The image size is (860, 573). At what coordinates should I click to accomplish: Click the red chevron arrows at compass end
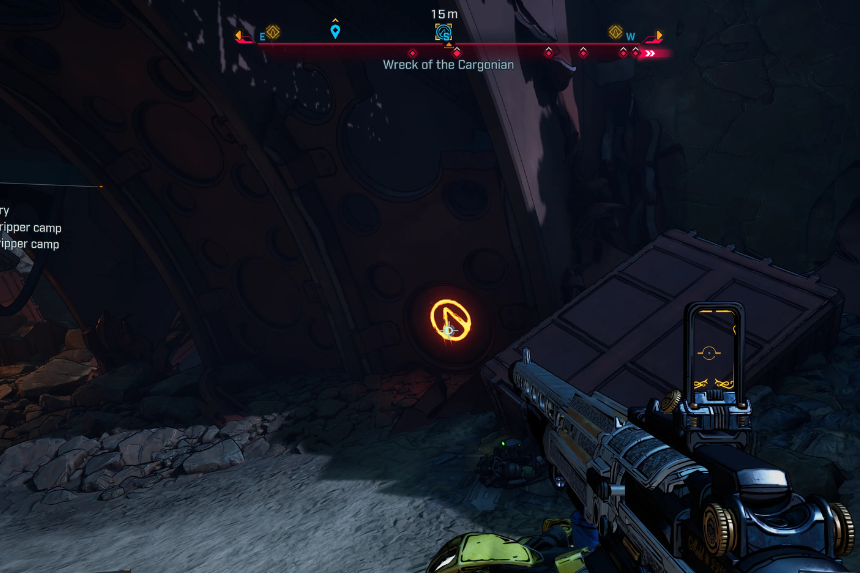click(650, 53)
